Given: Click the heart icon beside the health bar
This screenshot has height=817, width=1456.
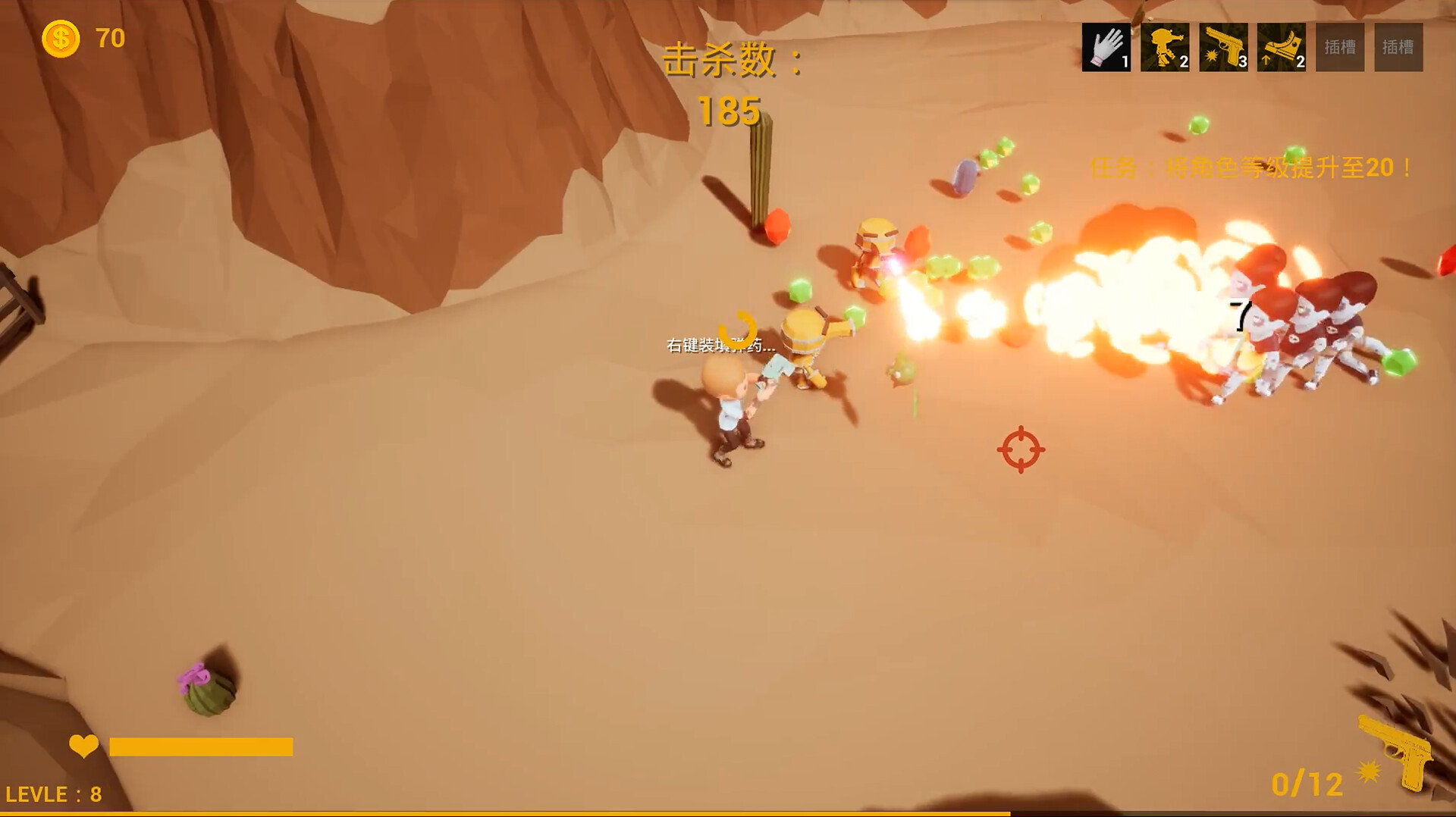Looking at the screenshot, I should (84, 747).
